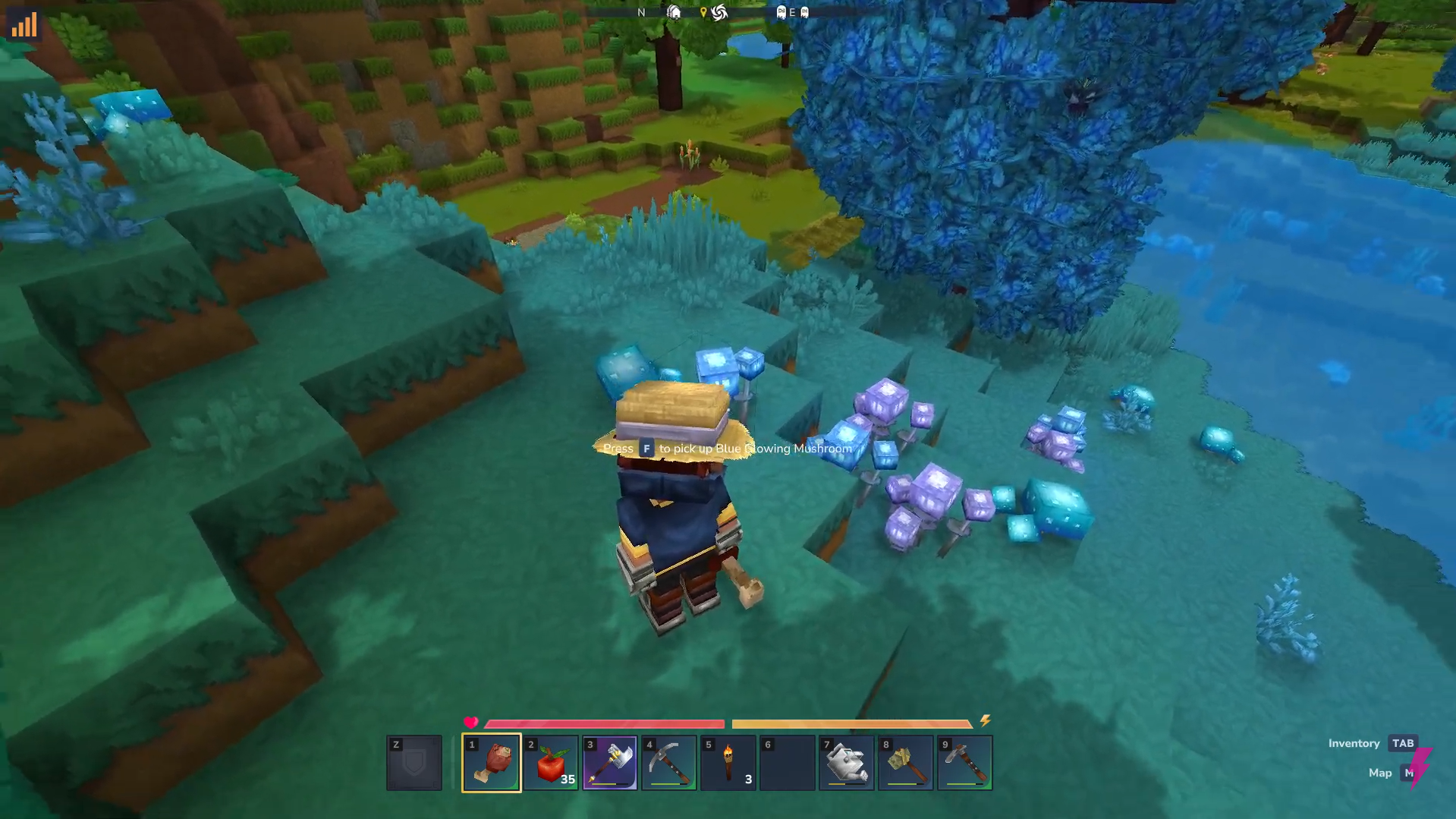Viewport: 1456px width, 819px height.
Task: Open the shield slot marked Z
Action: coord(414,761)
